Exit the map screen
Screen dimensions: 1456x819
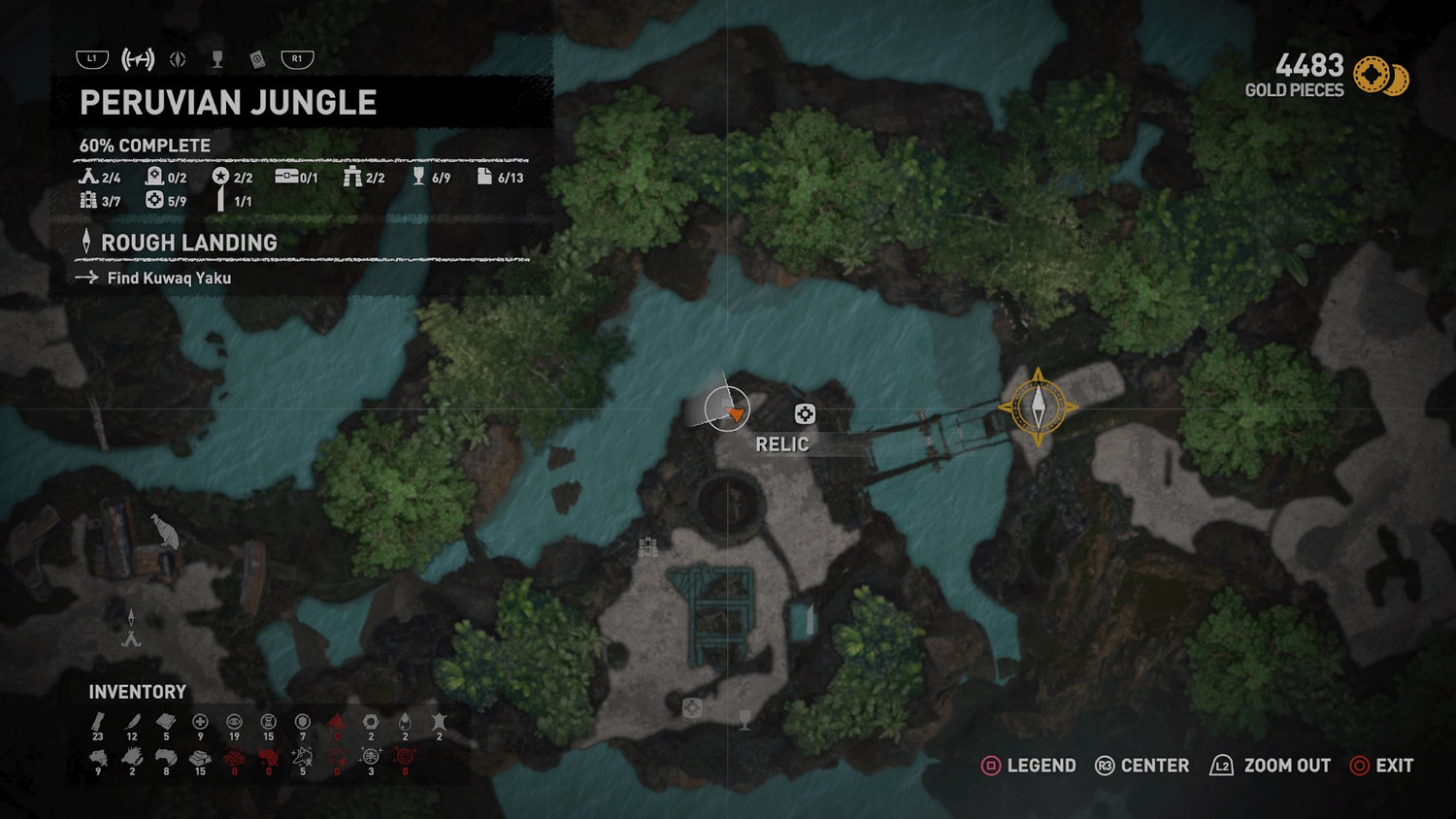point(1381,766)
